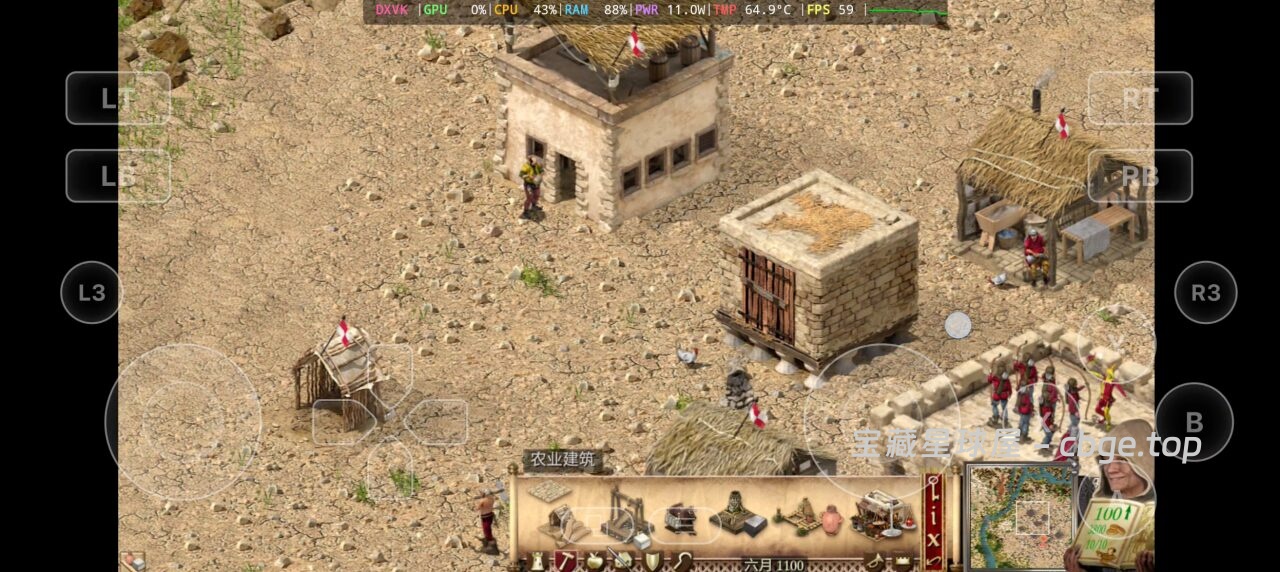1280x572 pixels.
Task: Tap the RT virtual gamepad button
Action: point(1140,98)
